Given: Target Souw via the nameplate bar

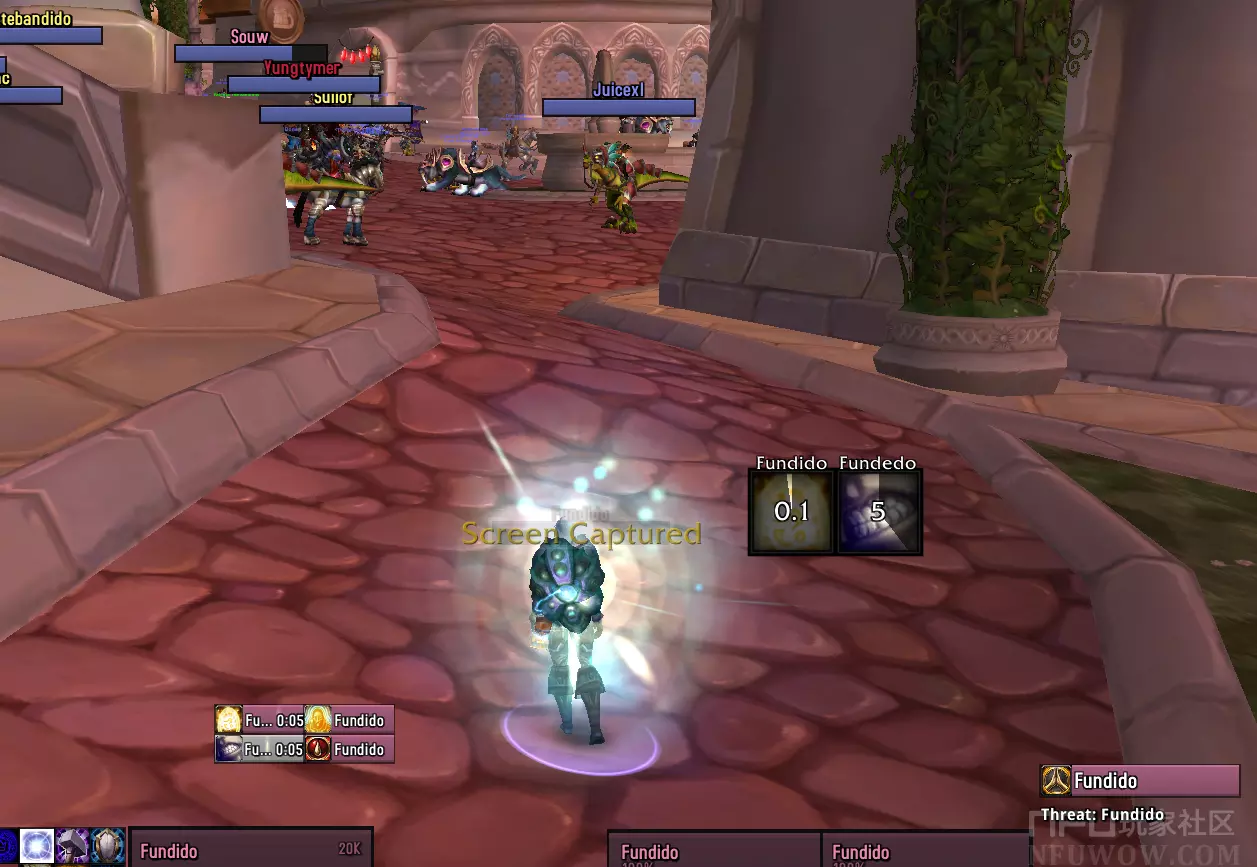Looking at the screenshot, I should click(x=250, y=53).
